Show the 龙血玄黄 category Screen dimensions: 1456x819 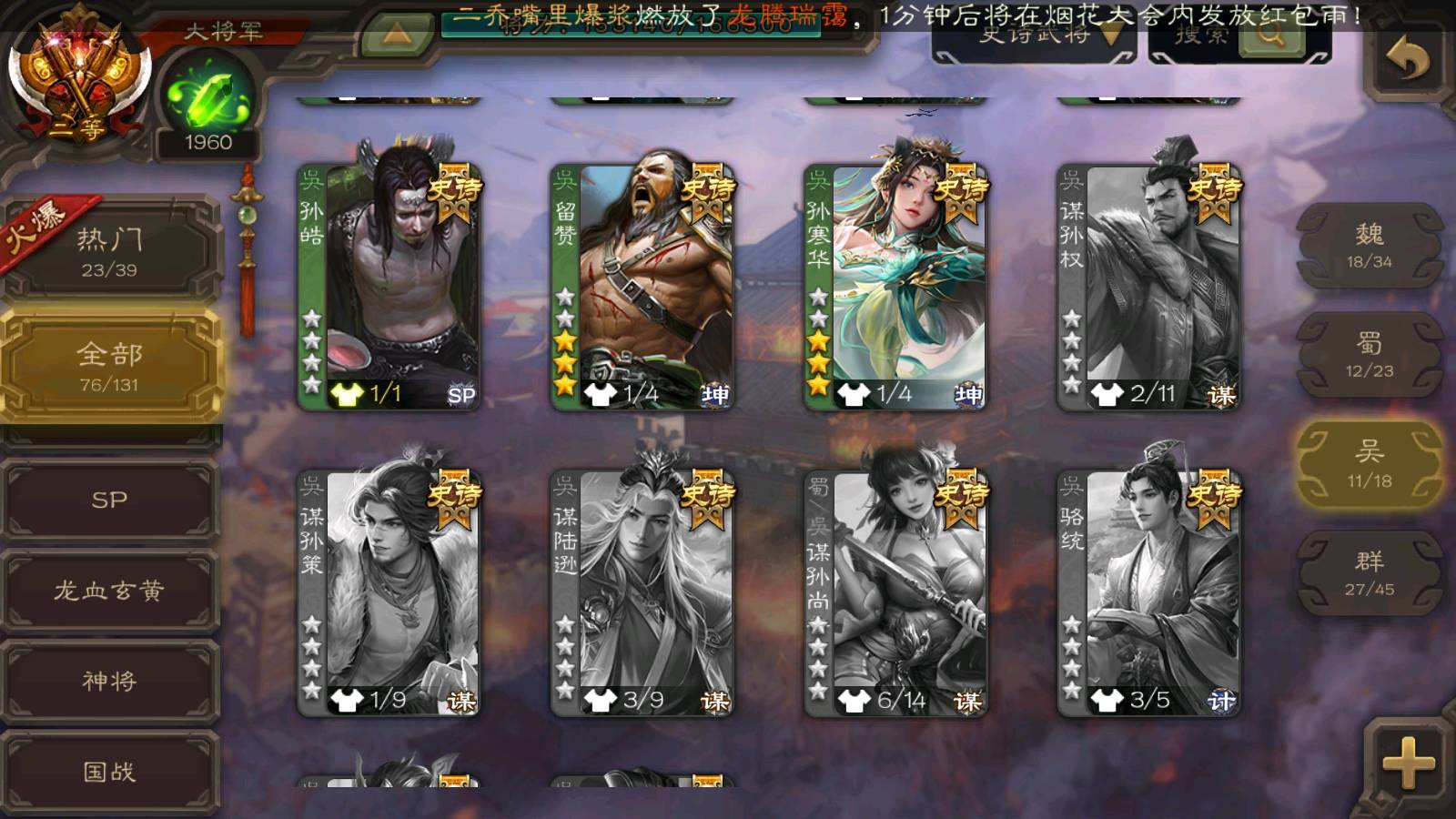109,591
